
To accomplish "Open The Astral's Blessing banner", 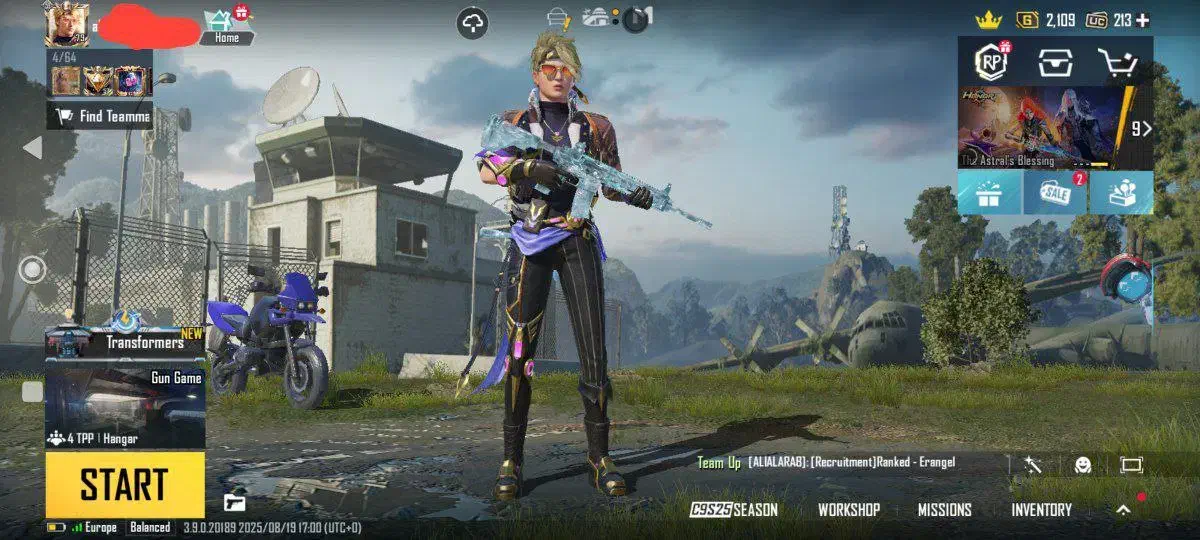I will point(1045,127).
